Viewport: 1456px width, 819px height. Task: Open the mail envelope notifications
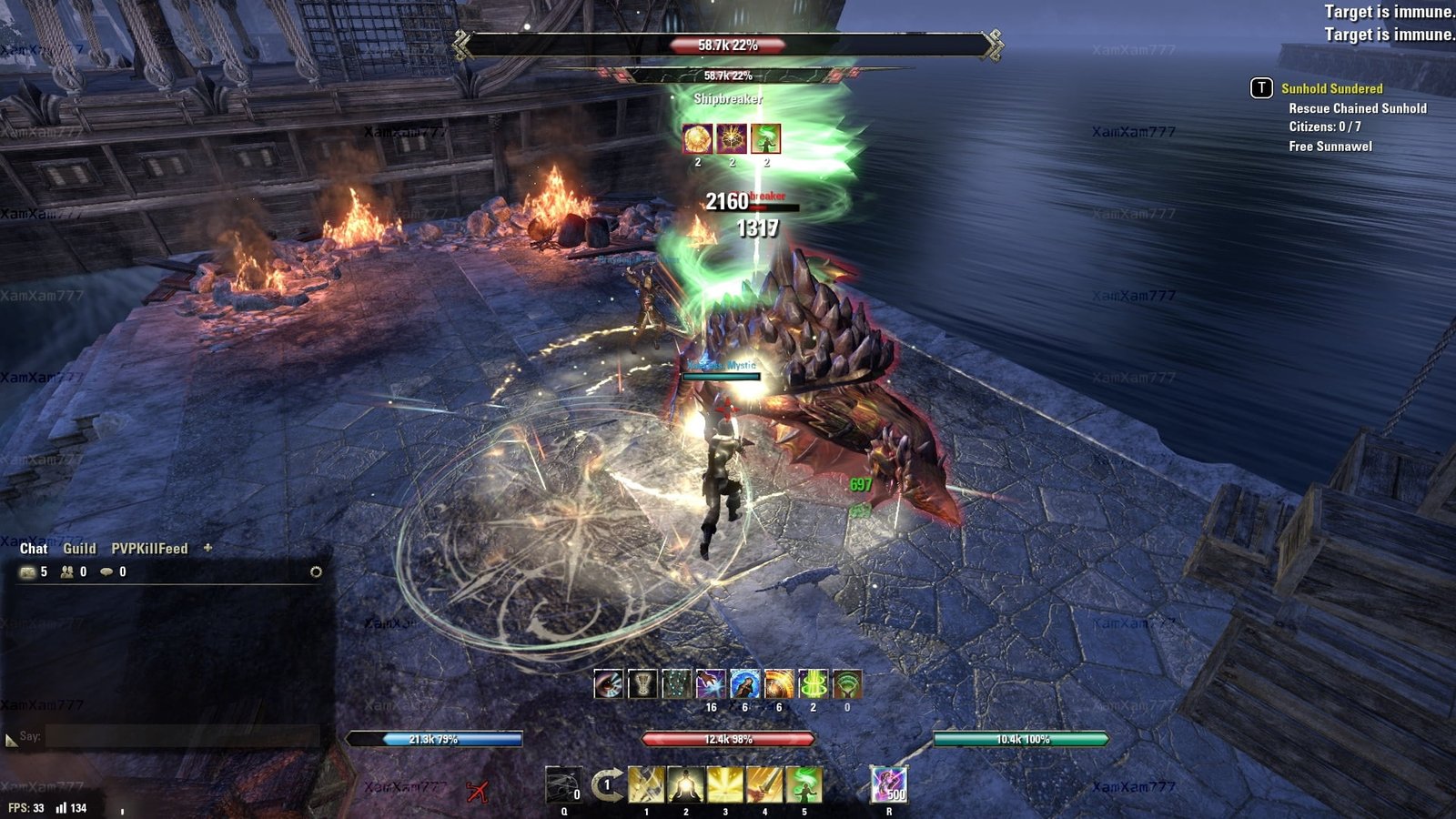[x=28, y=572]
